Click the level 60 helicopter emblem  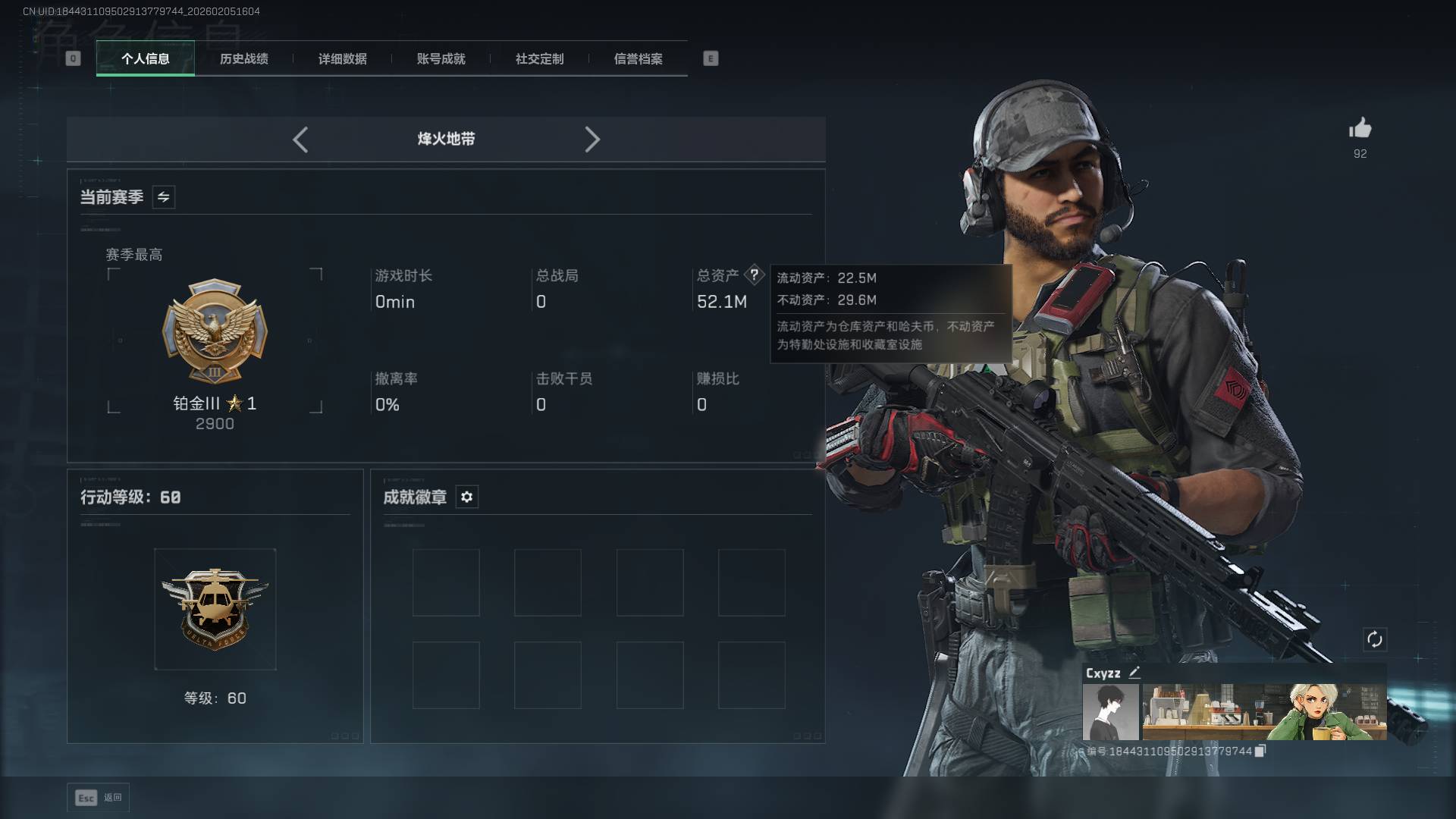[x=215, y=609]
